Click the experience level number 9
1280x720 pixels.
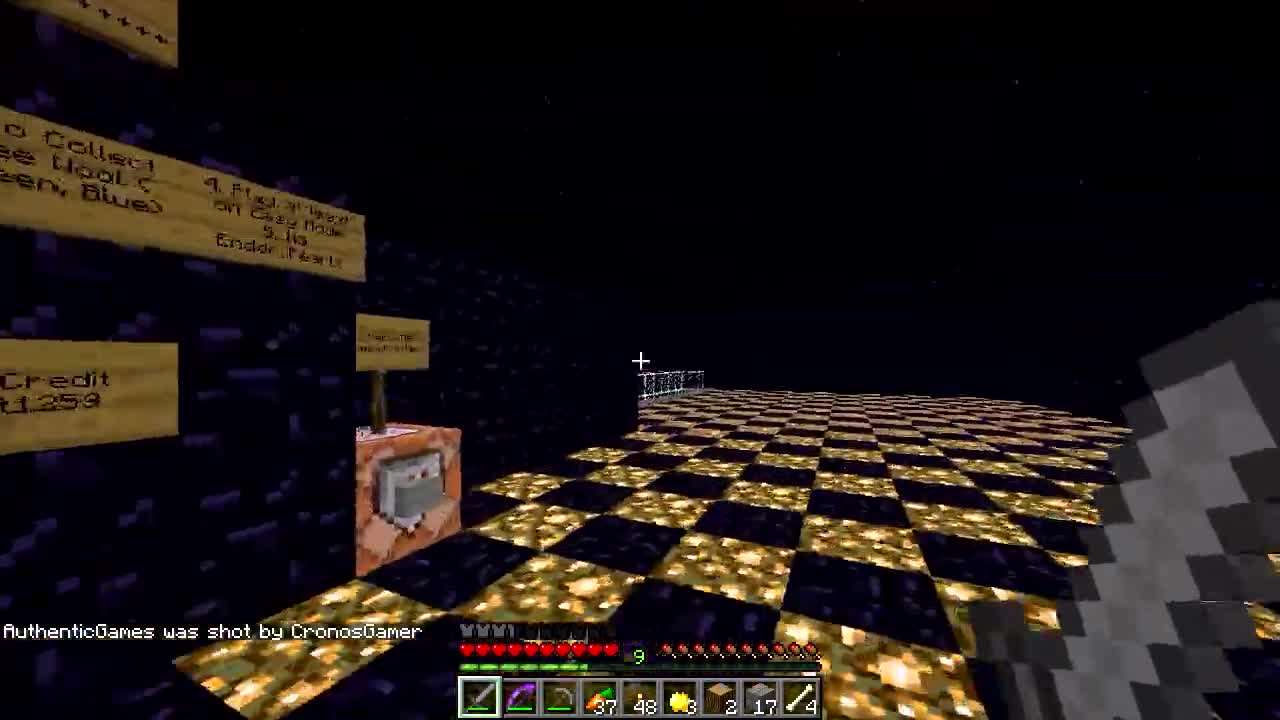tap(638, 656)
